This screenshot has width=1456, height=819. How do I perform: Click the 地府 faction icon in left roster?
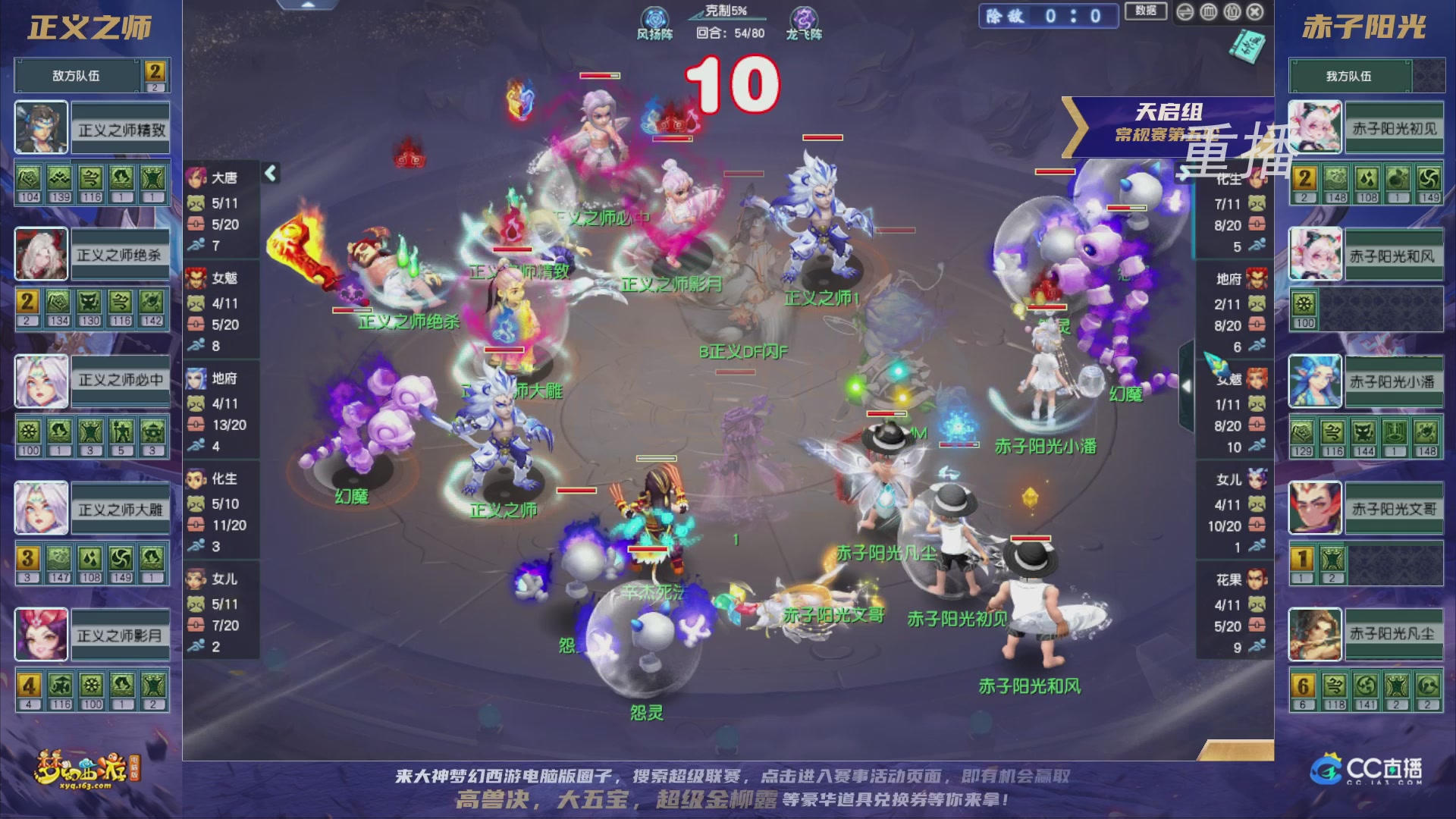(x=197, y=379)
